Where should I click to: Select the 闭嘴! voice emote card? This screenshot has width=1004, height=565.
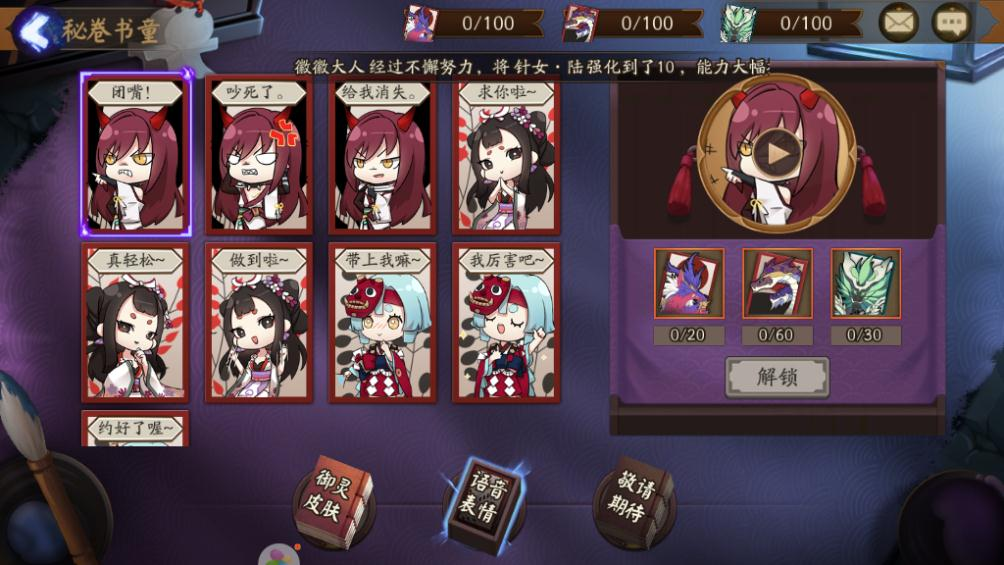(135, 155)
